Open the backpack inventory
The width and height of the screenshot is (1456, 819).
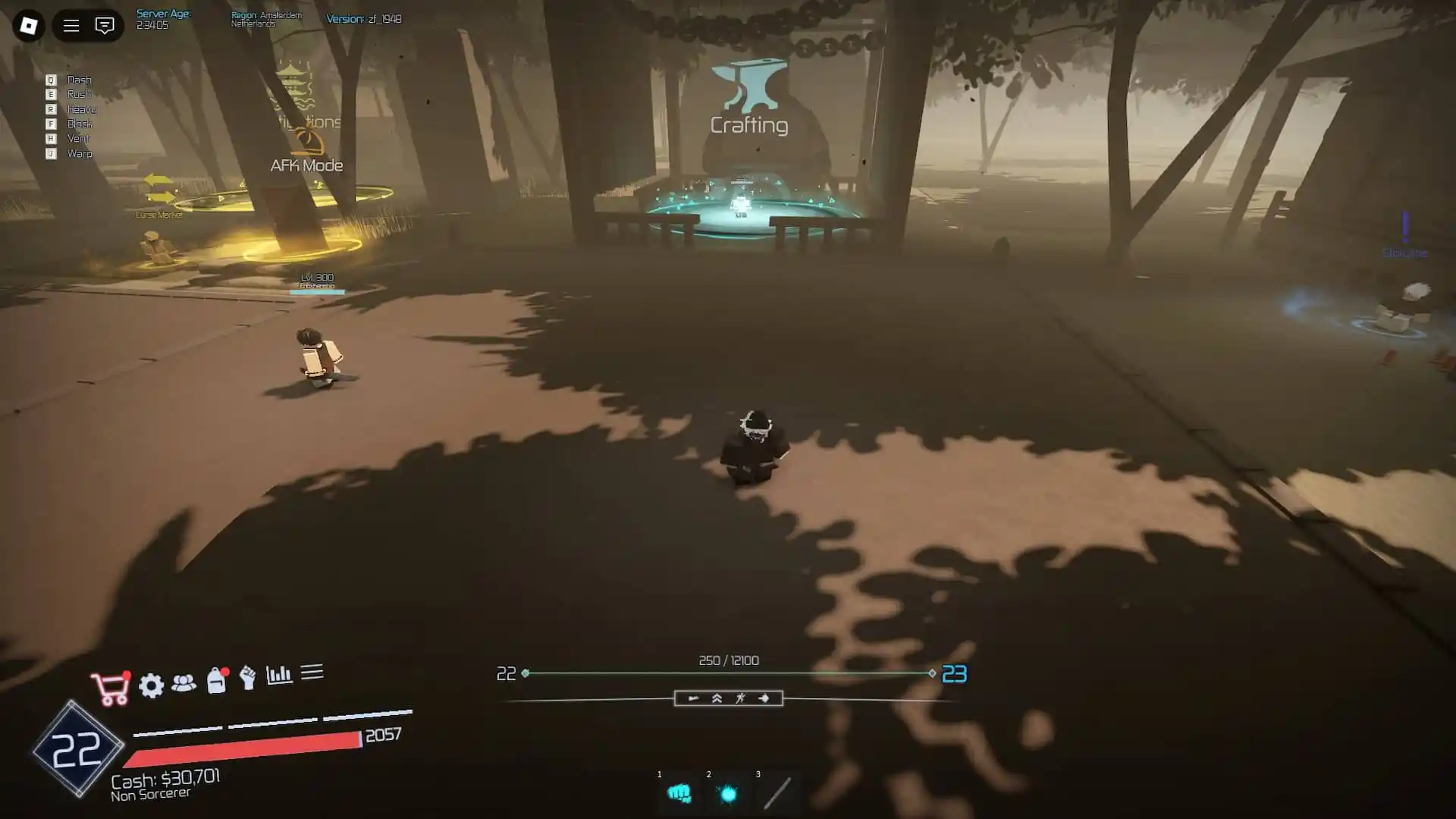coord(216,680)
